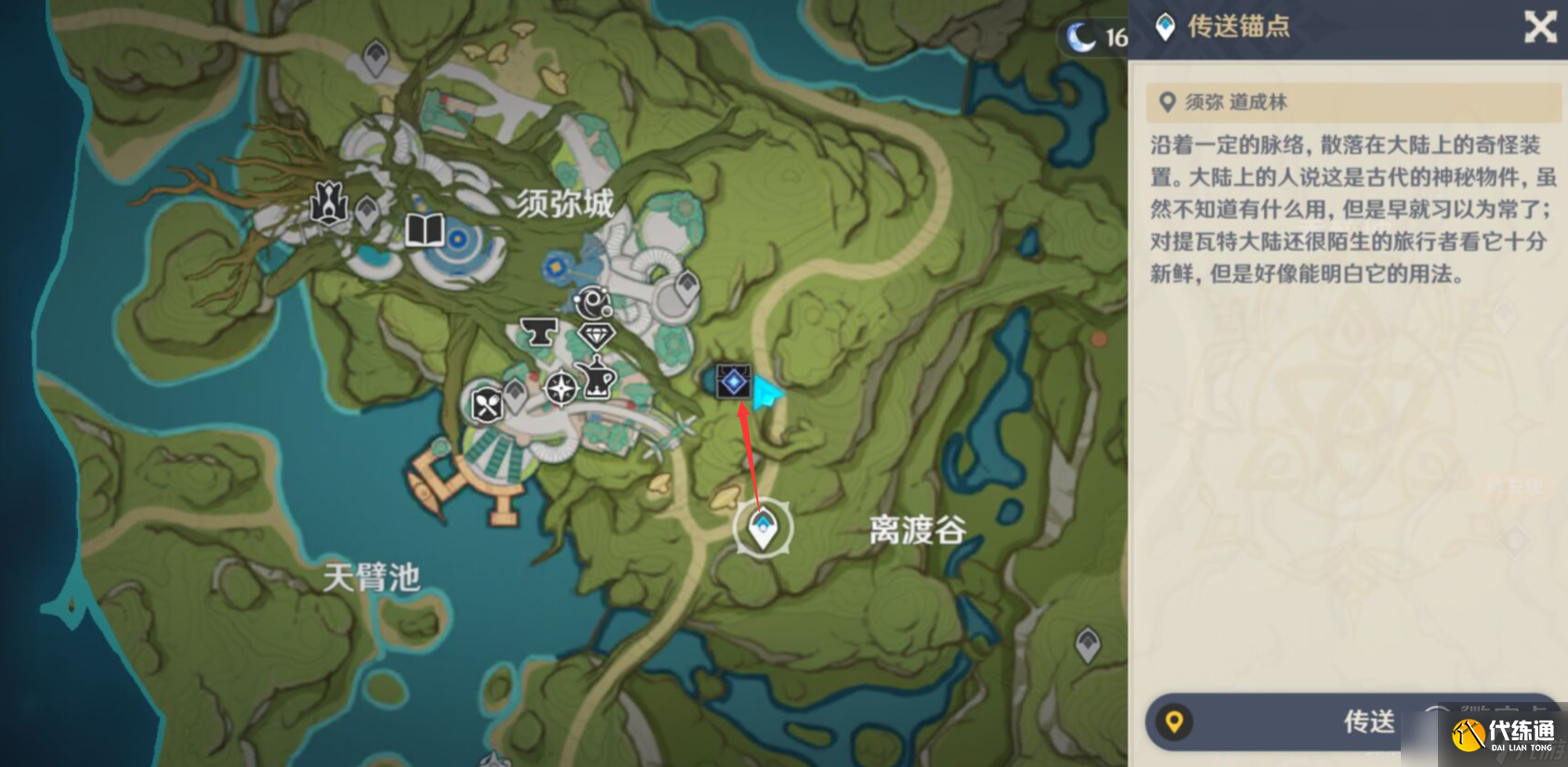
Task: Select the restaurant fork-and-spoon icon
Action: pos(487,405)
